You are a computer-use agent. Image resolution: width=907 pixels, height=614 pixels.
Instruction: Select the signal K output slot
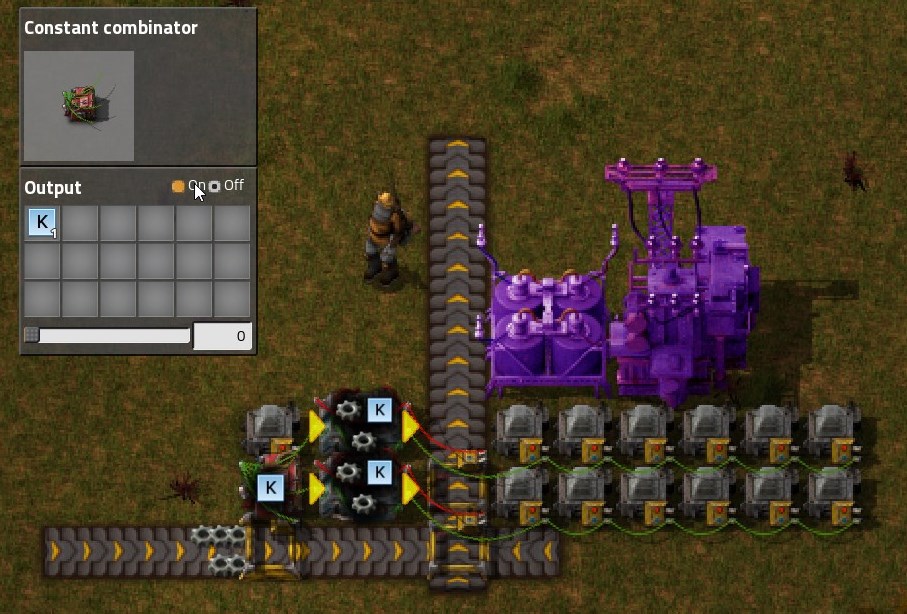tap(42, 222)
